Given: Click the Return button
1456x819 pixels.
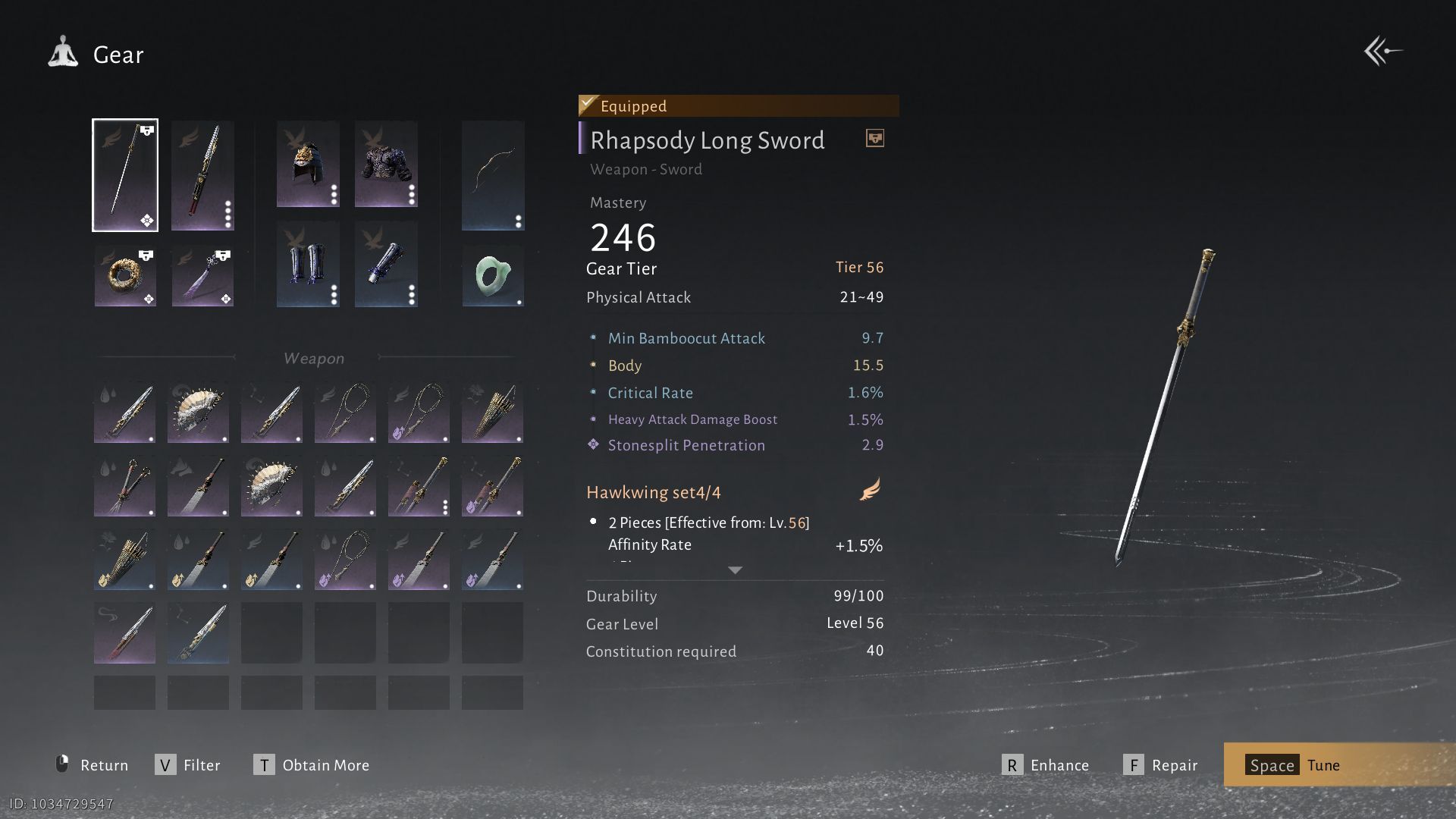Looking at the screenshot, I should tap(93, 765).
